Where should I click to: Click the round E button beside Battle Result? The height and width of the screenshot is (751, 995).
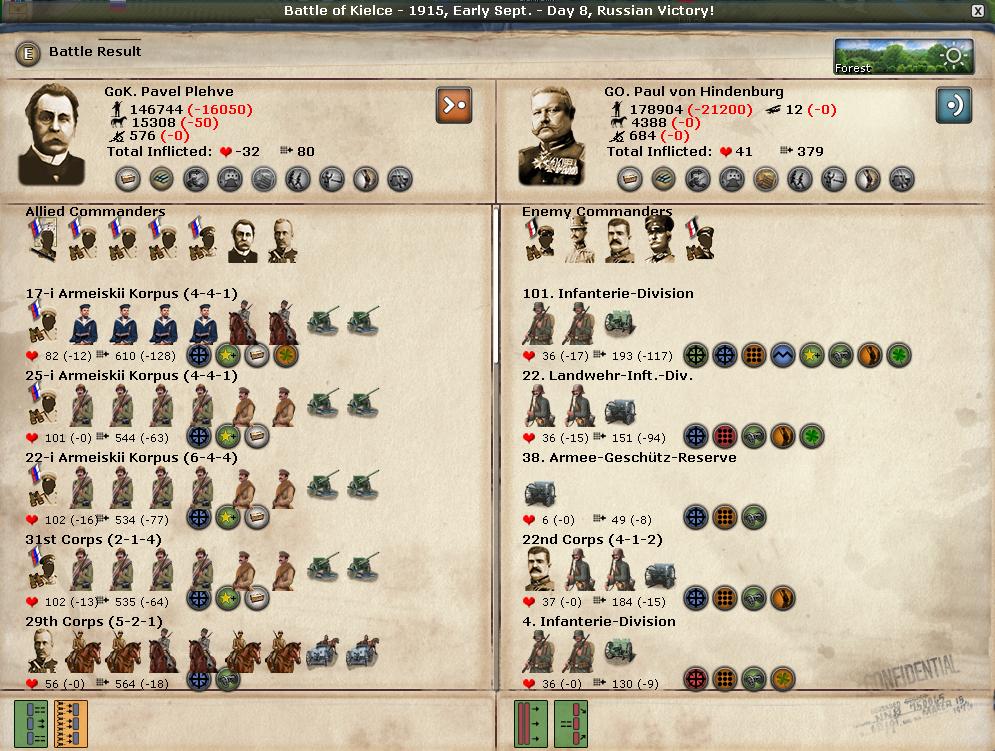click(x=28, y=53)
